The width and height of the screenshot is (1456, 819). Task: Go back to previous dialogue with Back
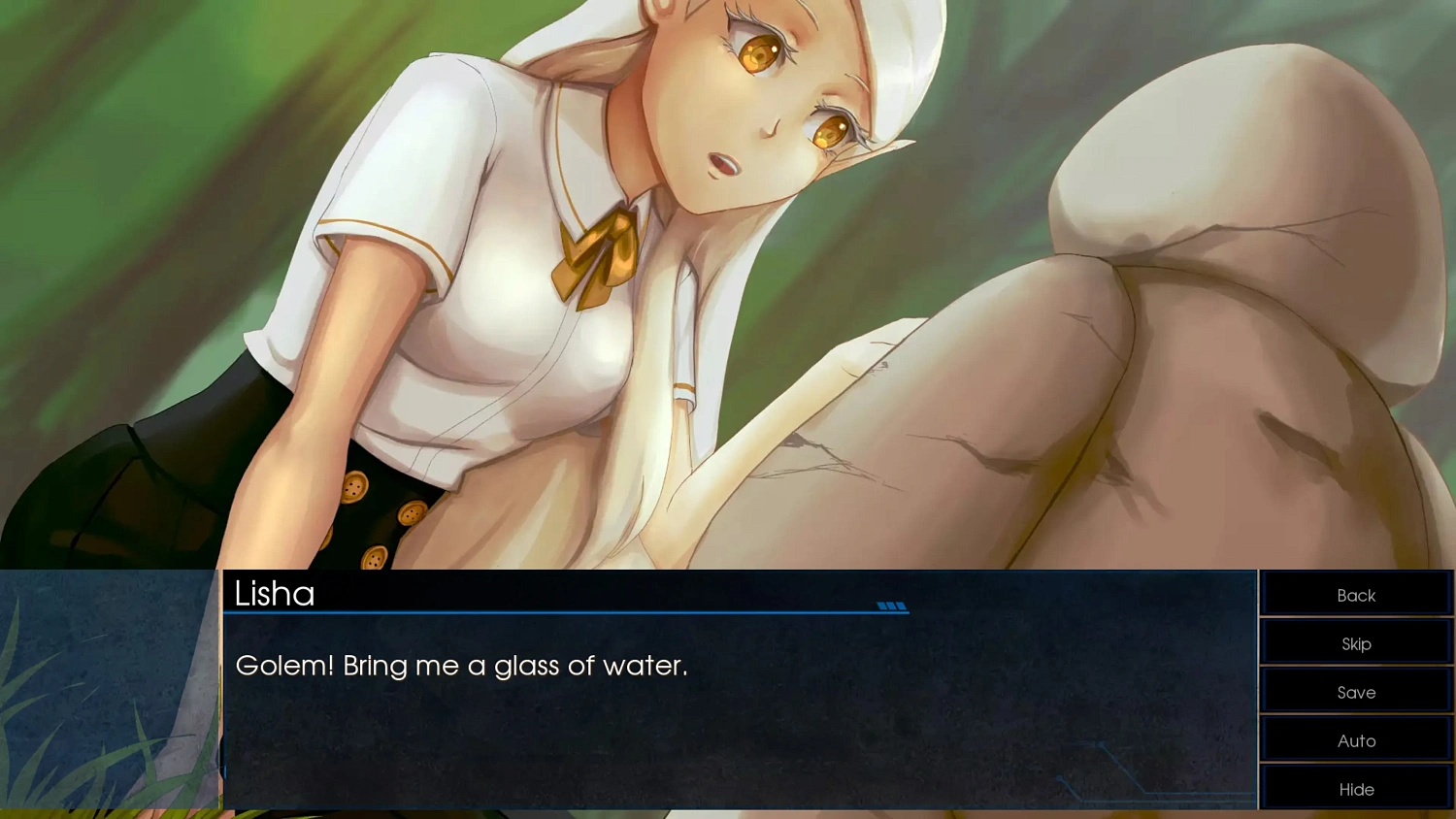[1355, 594]
